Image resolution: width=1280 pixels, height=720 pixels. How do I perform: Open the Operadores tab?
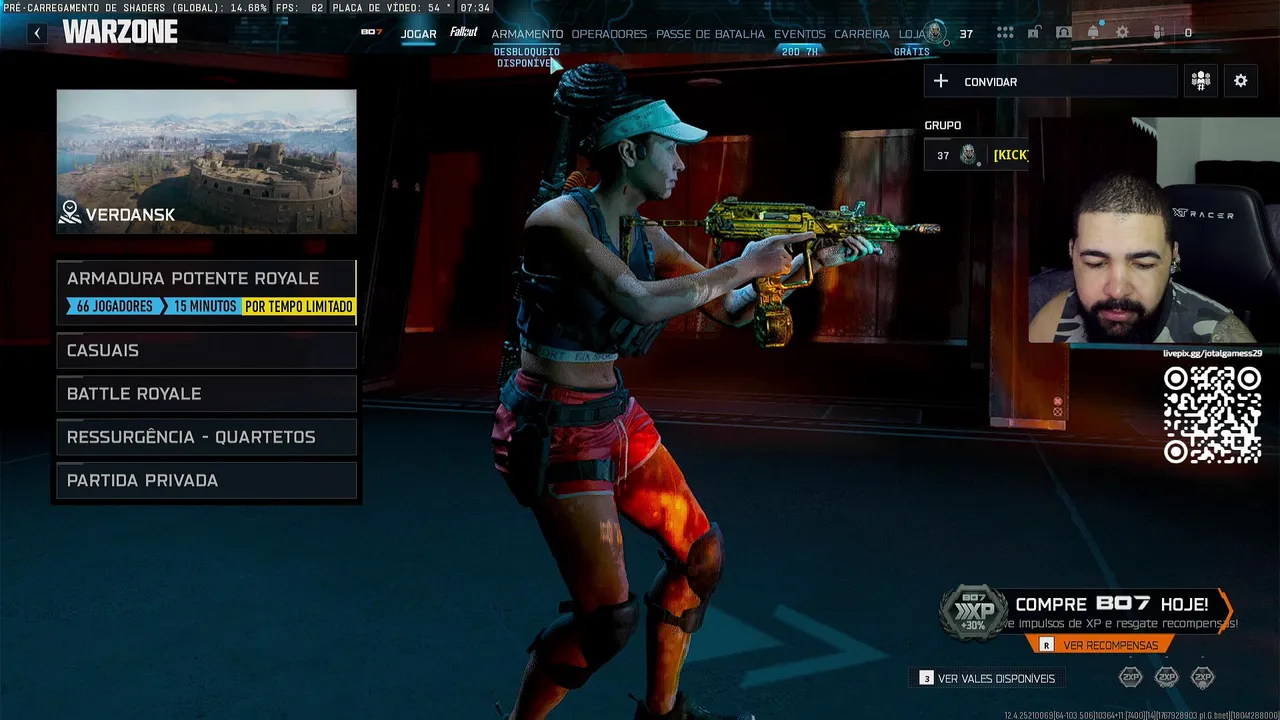(609, 34)
